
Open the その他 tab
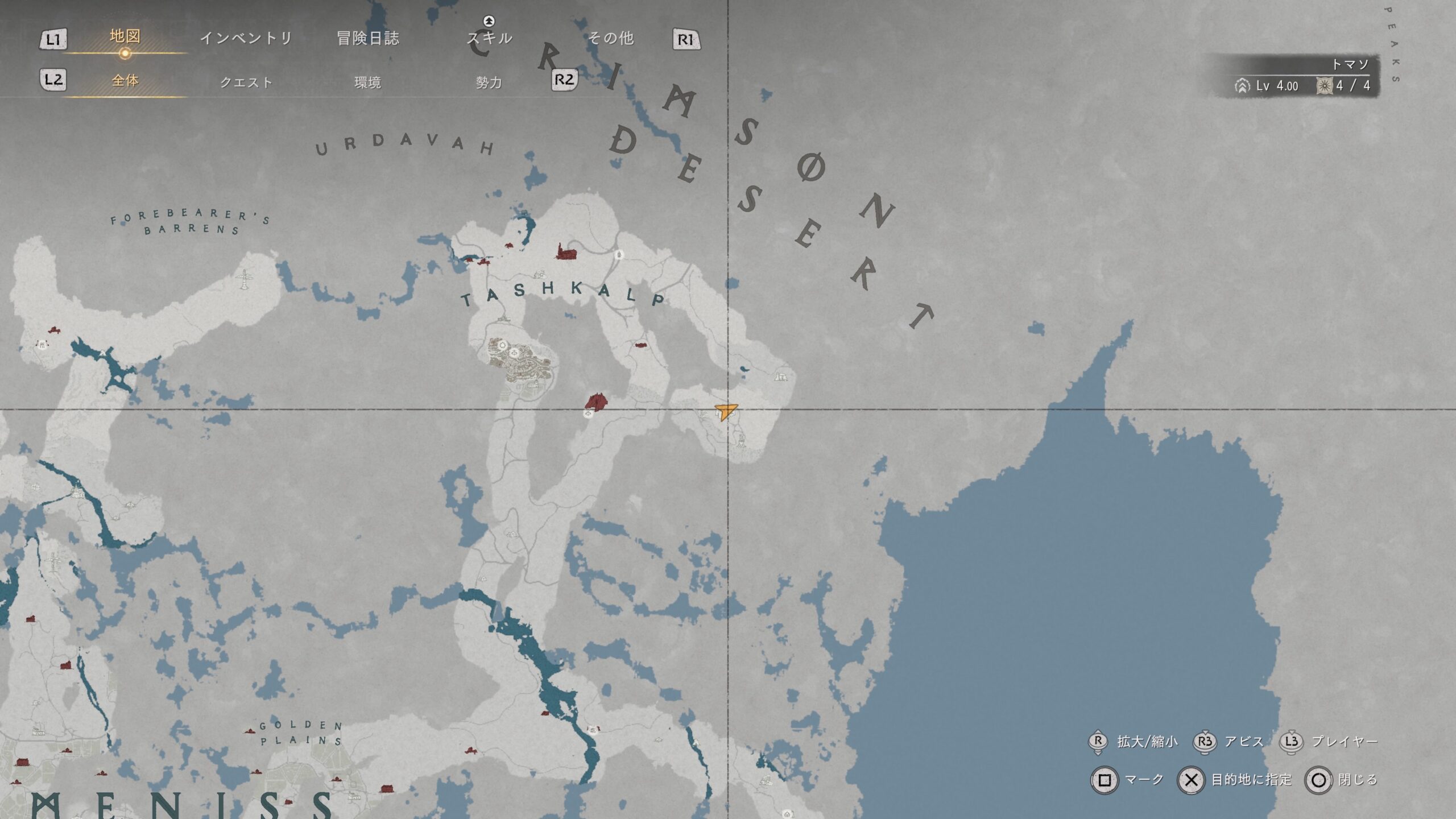[610, 38]
